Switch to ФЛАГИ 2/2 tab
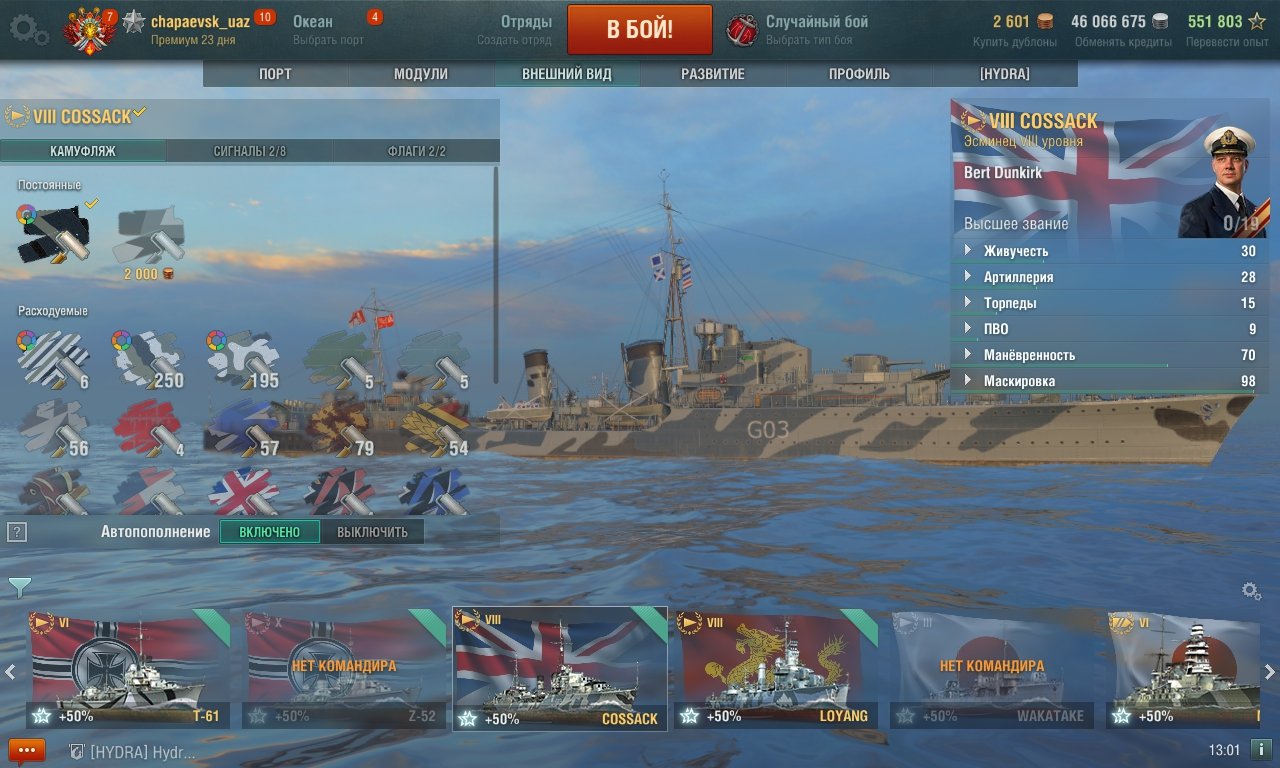 tap(416, 151)
